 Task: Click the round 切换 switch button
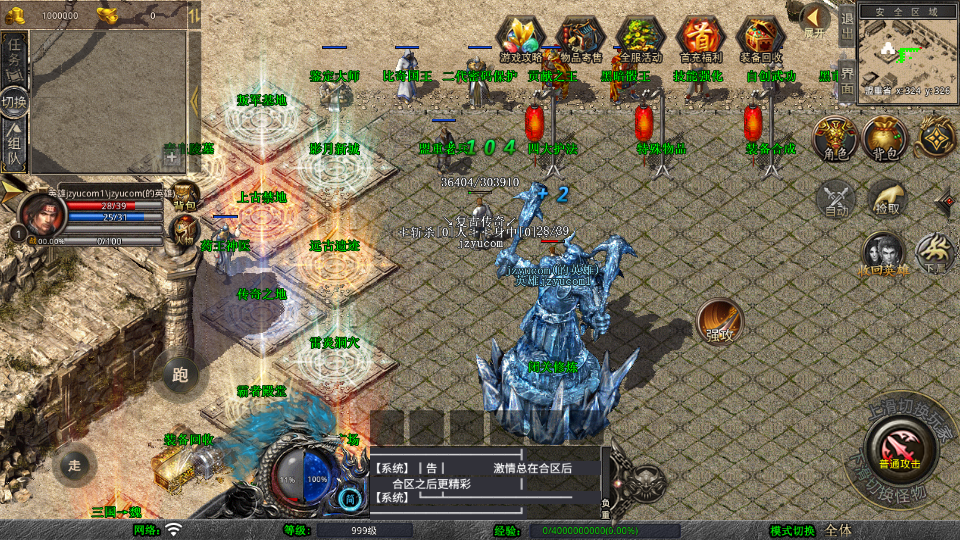pos(14,101)
